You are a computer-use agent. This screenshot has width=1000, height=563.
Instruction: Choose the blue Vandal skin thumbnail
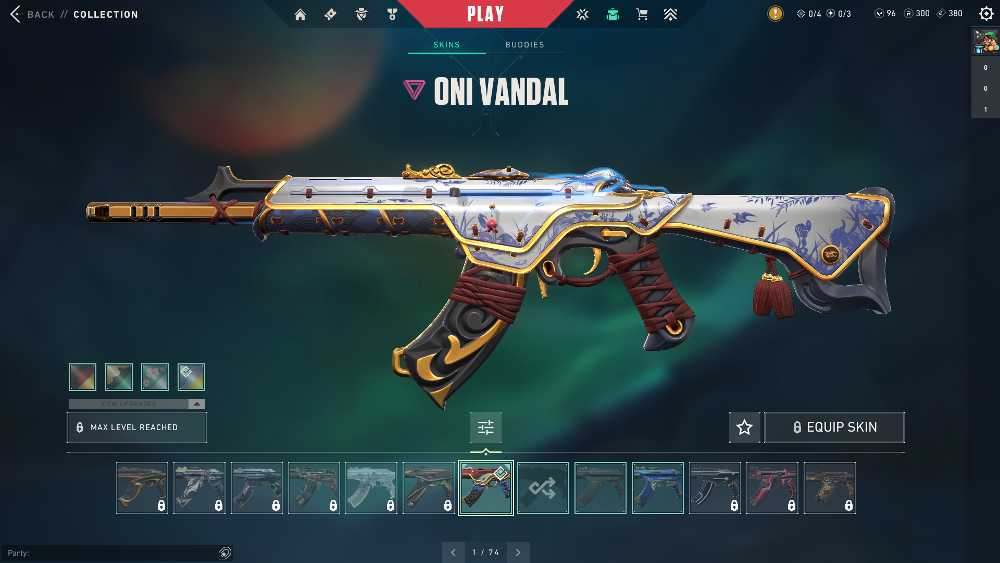[657, 488]
